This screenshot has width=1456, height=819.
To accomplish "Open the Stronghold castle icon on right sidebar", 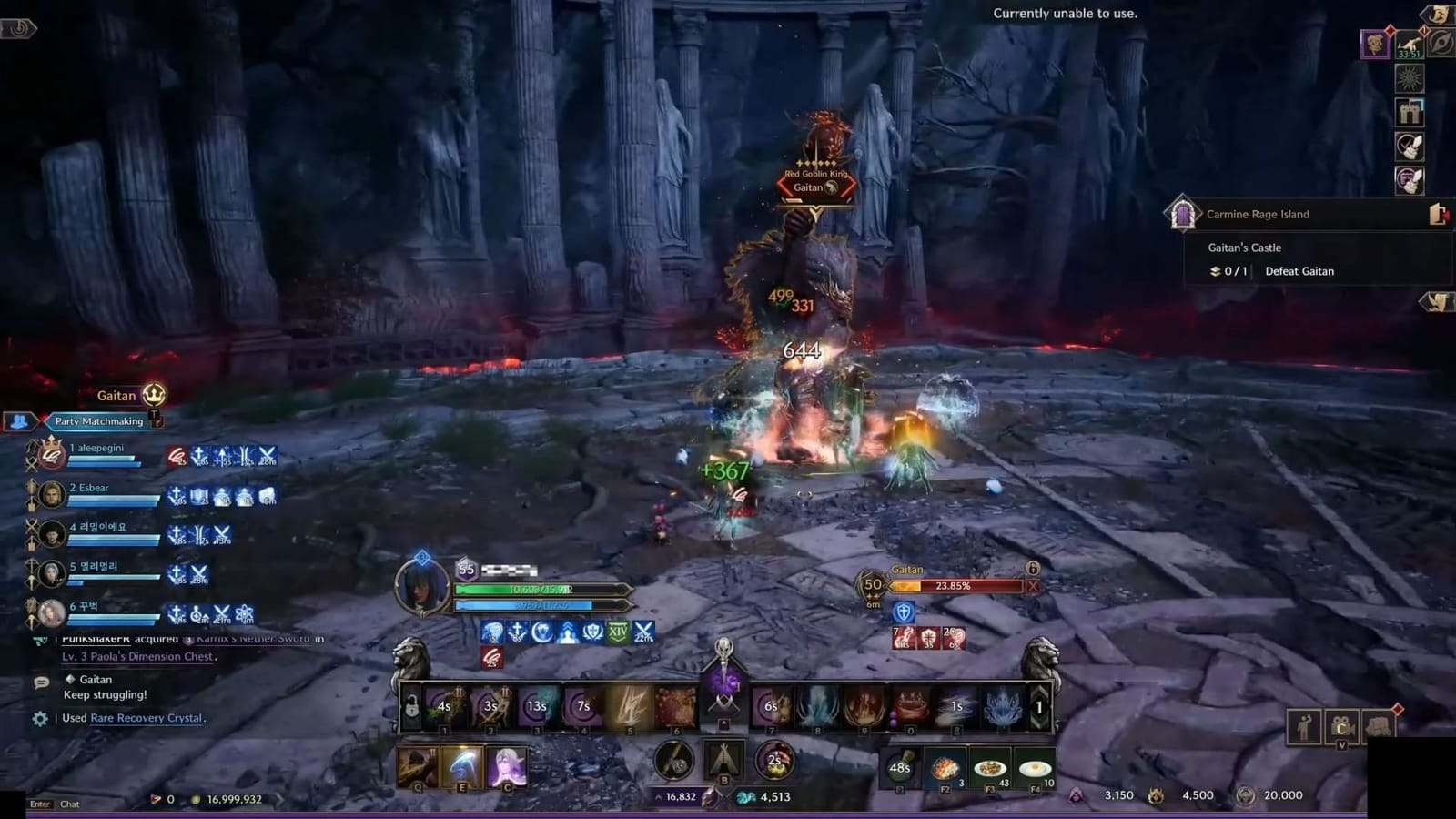I will [x=1410, y=113].
